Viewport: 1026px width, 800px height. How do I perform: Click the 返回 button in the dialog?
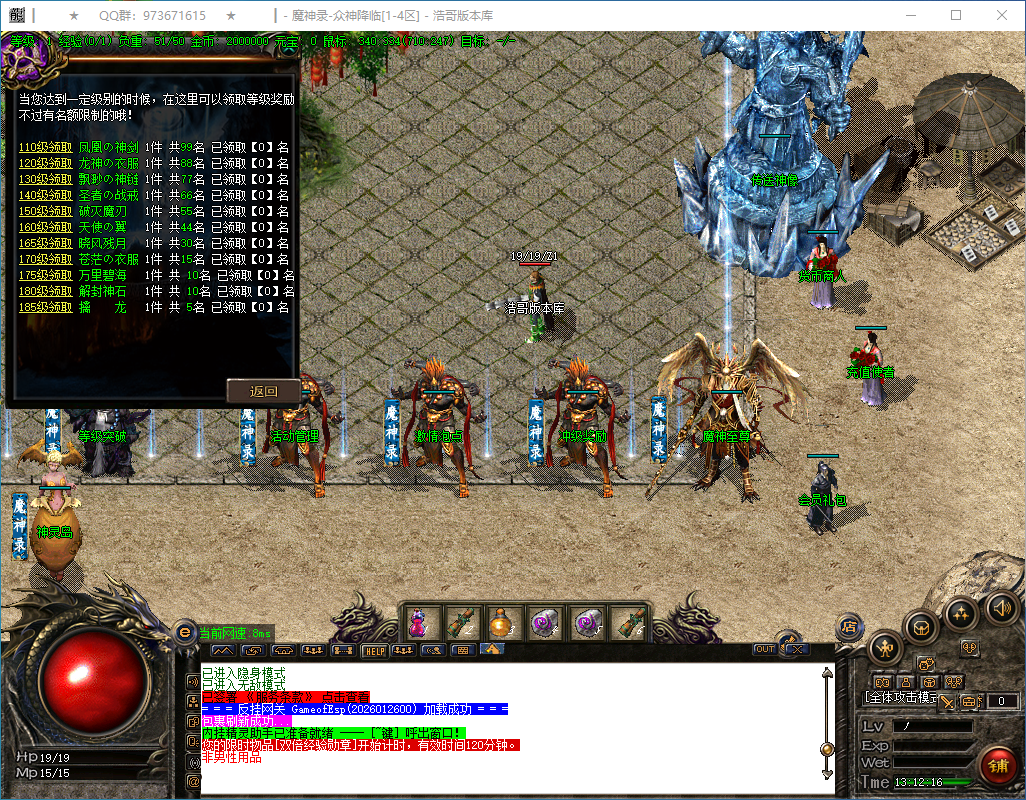[x=263, y=391]
